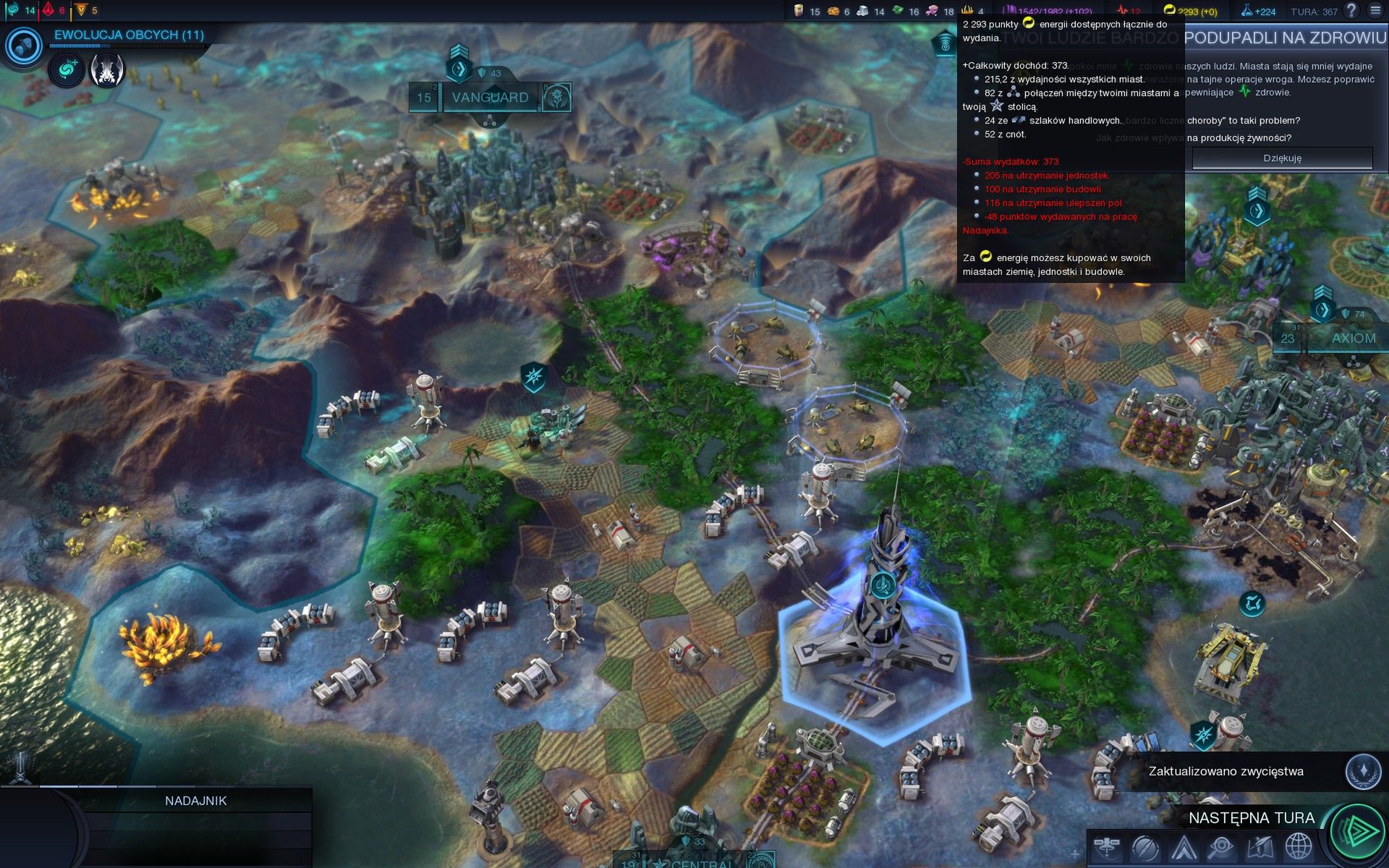Click the teal Harmony affinity icon
The width and height of the screenshot is (1389, 868).
[x=13, y=10]
